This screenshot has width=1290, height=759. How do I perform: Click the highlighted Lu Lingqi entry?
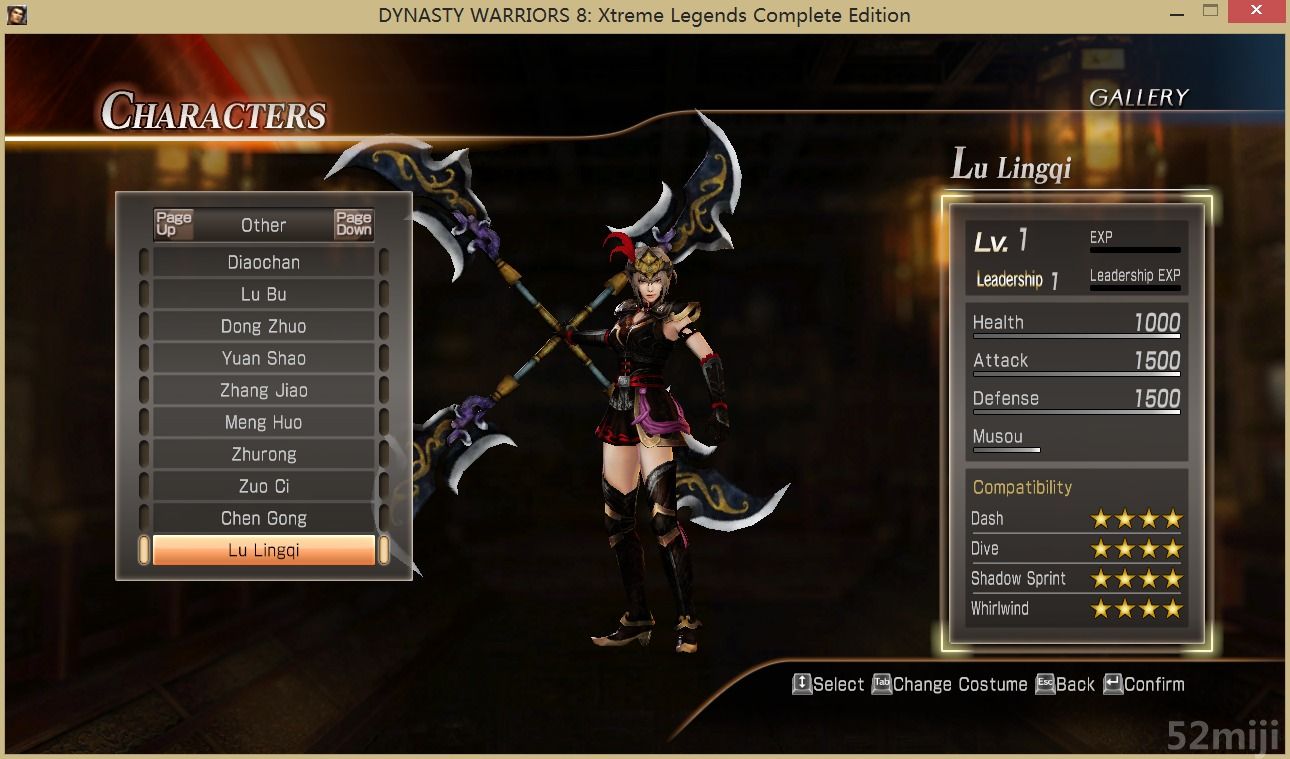[x=263, y=550]
